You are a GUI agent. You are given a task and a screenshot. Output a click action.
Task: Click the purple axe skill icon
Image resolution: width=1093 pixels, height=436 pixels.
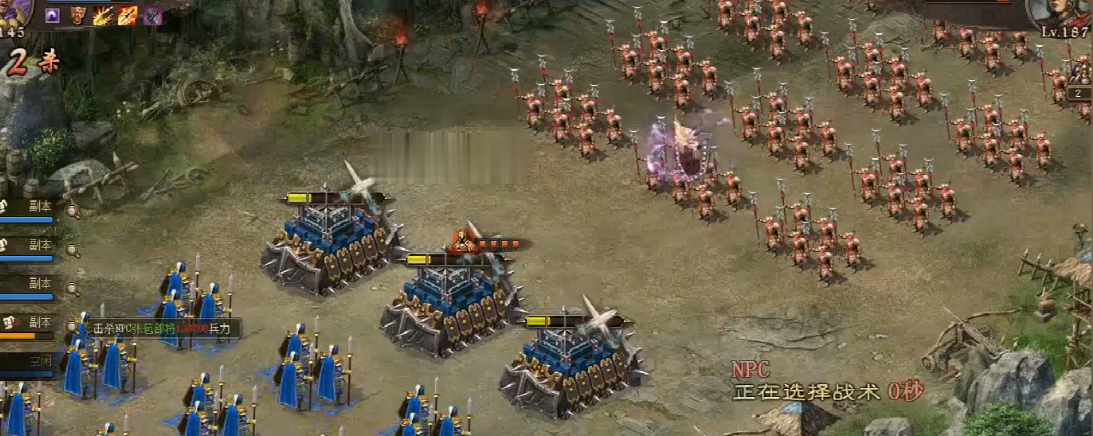click(x=153, y=15)
